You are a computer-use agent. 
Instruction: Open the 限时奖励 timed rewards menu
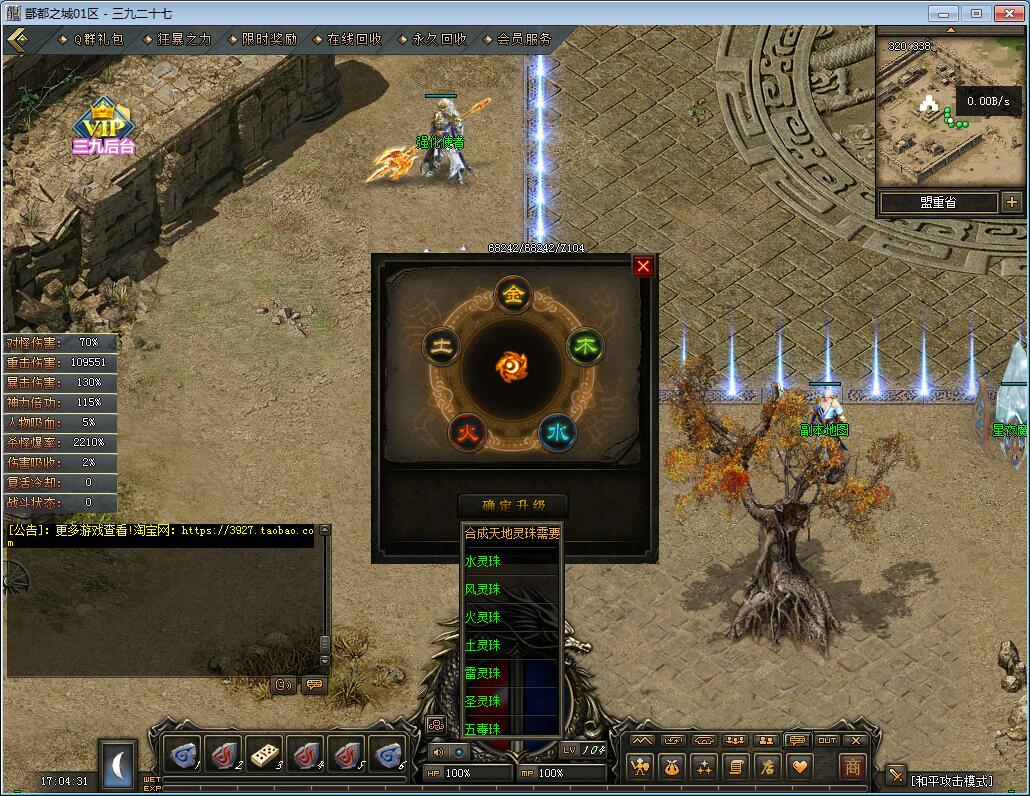point(269,39)
